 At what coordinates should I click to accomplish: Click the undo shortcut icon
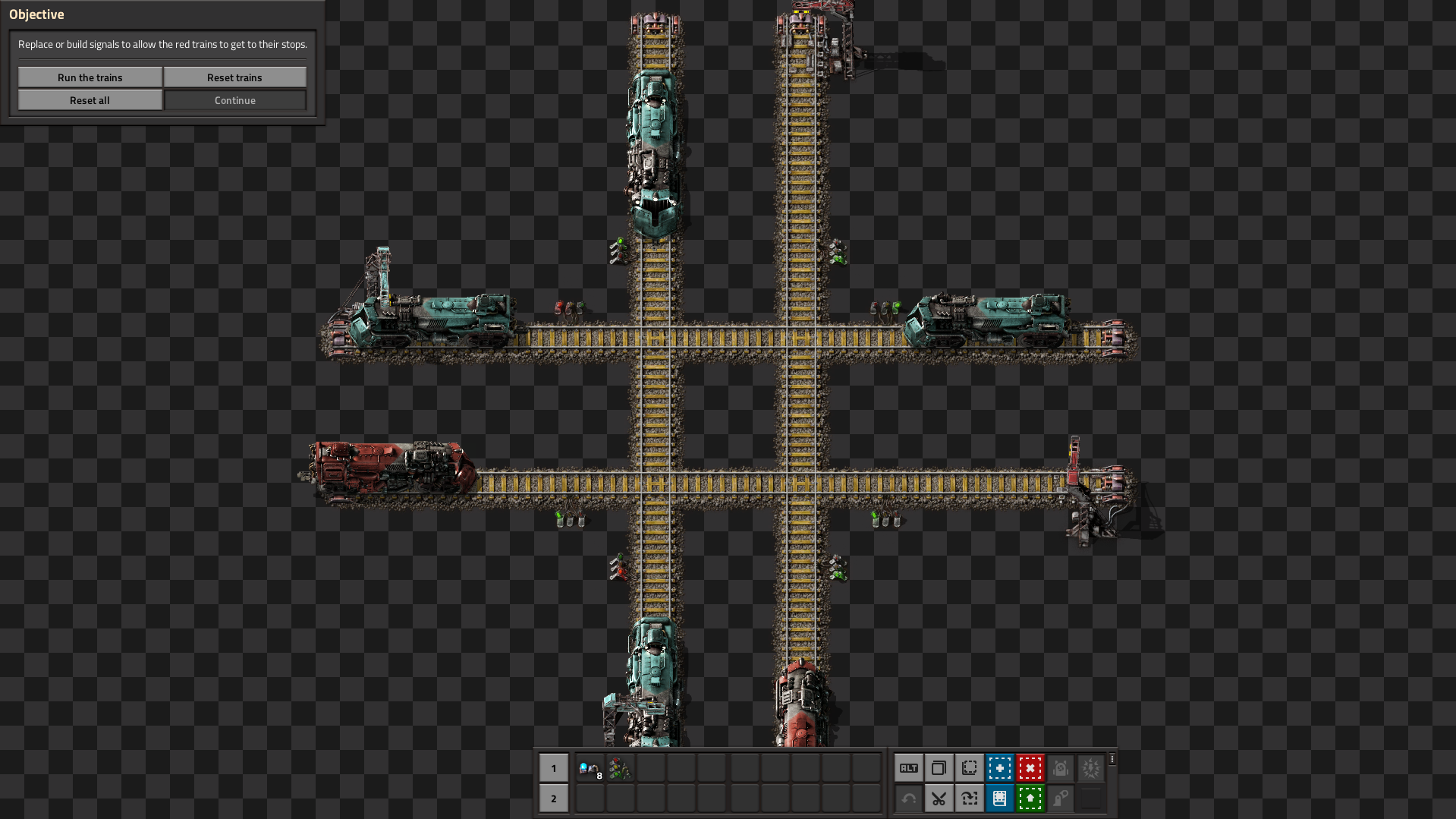pos(908,799)
